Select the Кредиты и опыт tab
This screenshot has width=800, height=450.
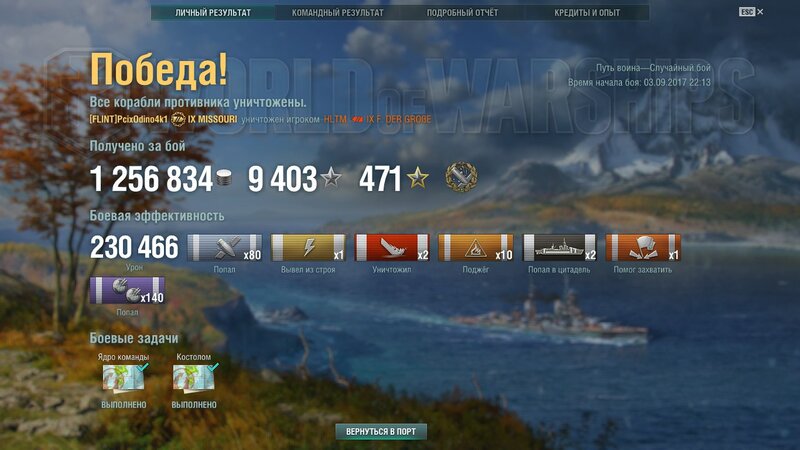(x=587, y=13)
